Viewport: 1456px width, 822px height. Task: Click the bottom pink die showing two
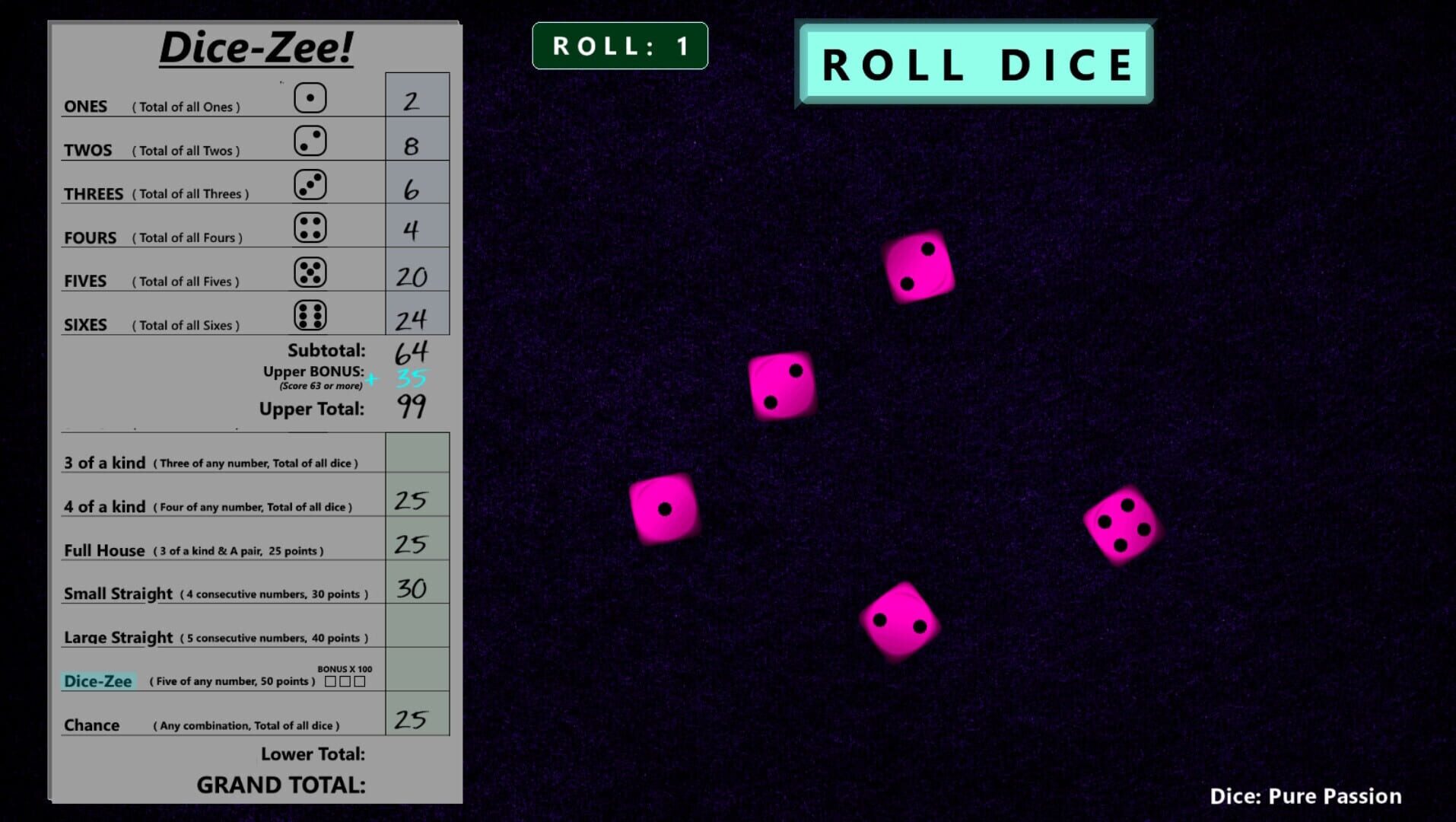(x=898, y=620)
